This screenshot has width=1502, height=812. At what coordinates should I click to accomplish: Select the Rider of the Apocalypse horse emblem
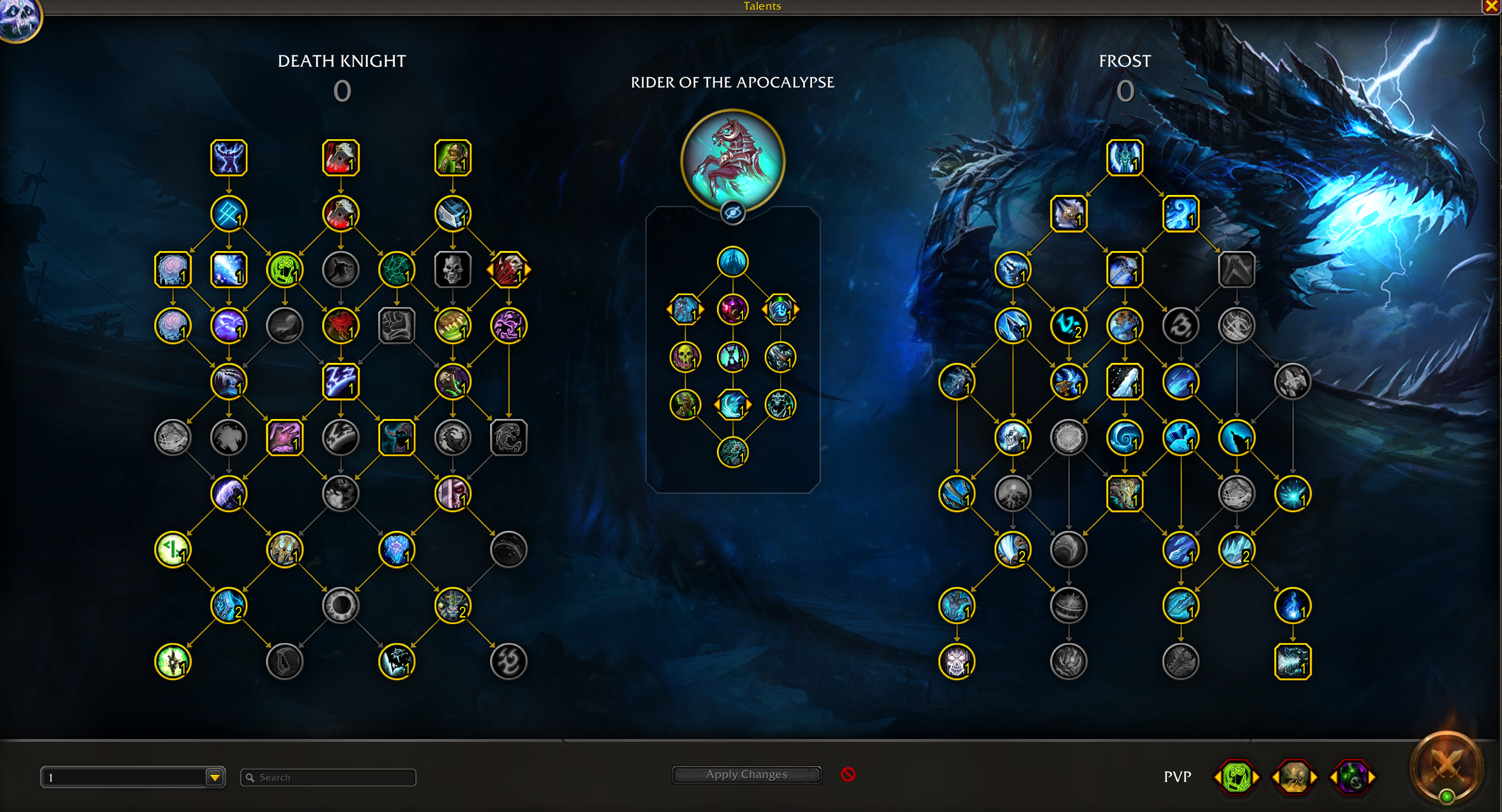pyautogui.click(x=732, y=160)
